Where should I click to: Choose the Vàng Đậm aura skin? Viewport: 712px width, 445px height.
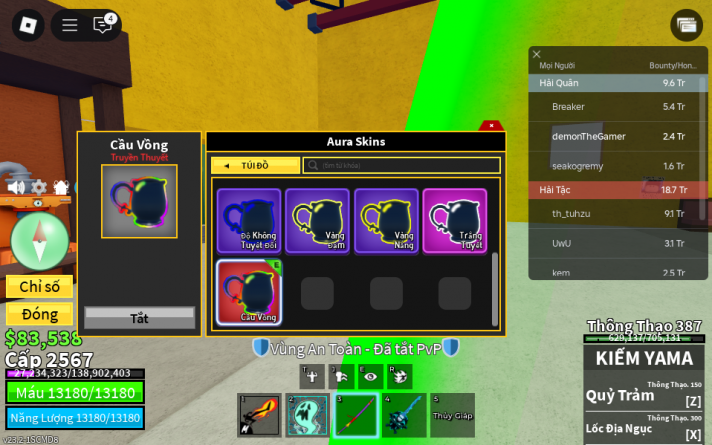click(x=317, y=220)
